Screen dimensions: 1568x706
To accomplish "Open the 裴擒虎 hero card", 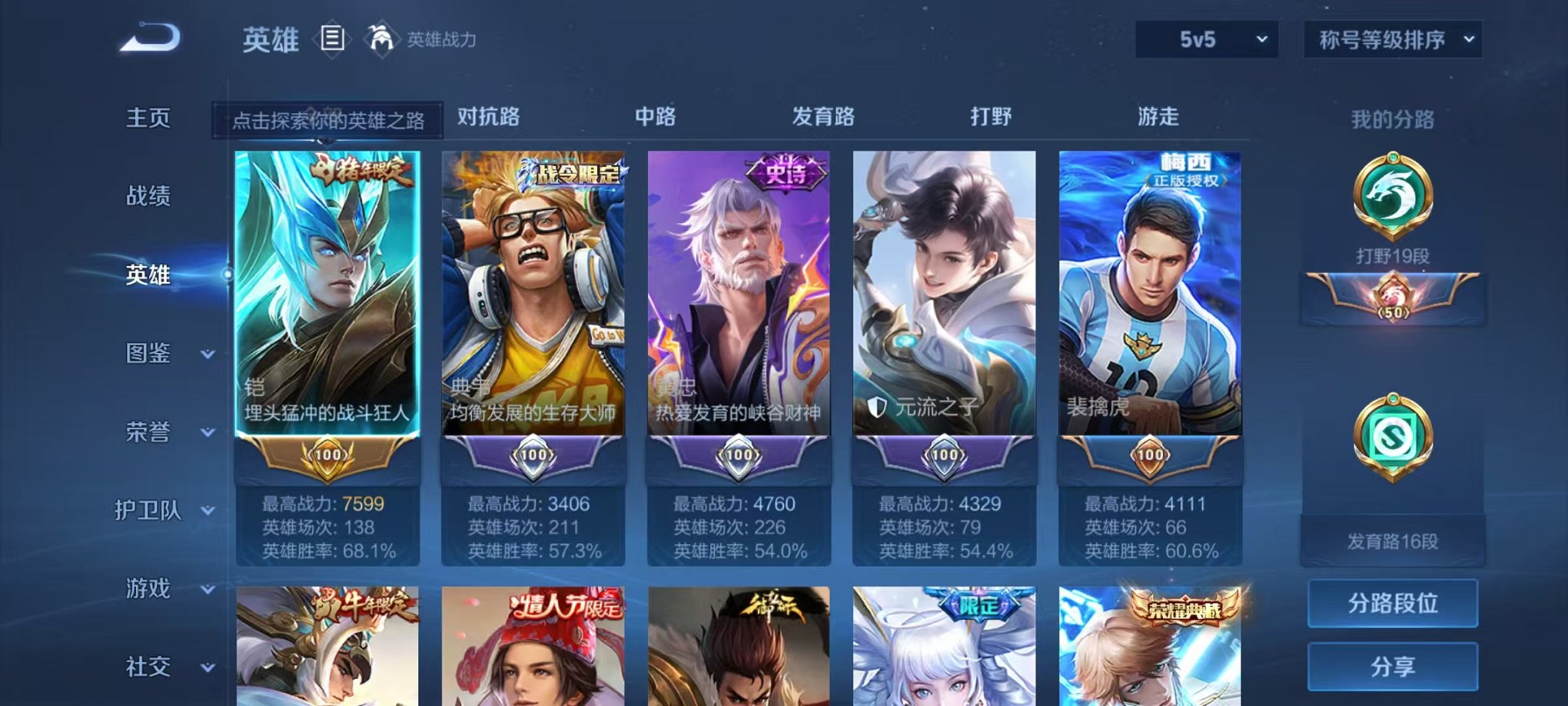I will (x=1149, y=308).
